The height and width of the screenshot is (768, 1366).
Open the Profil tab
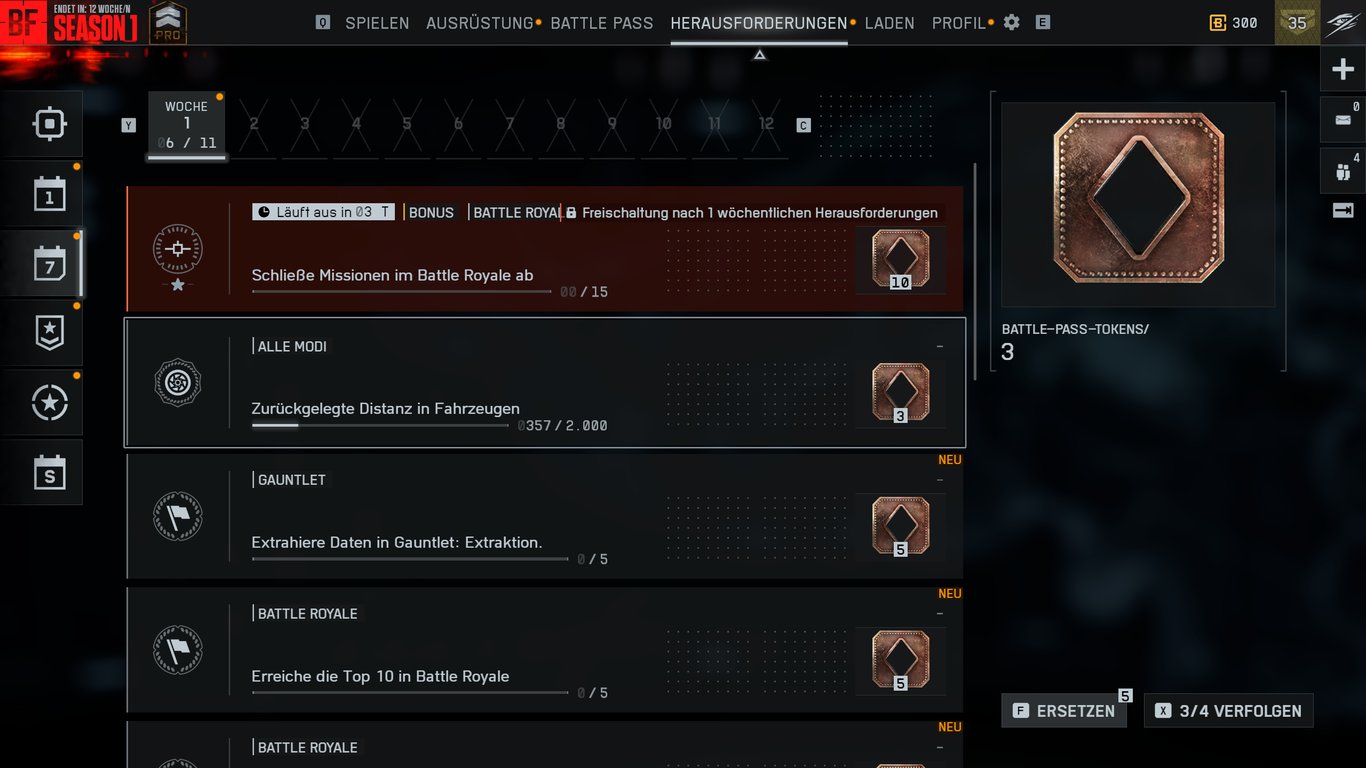(x=958, y=23)
